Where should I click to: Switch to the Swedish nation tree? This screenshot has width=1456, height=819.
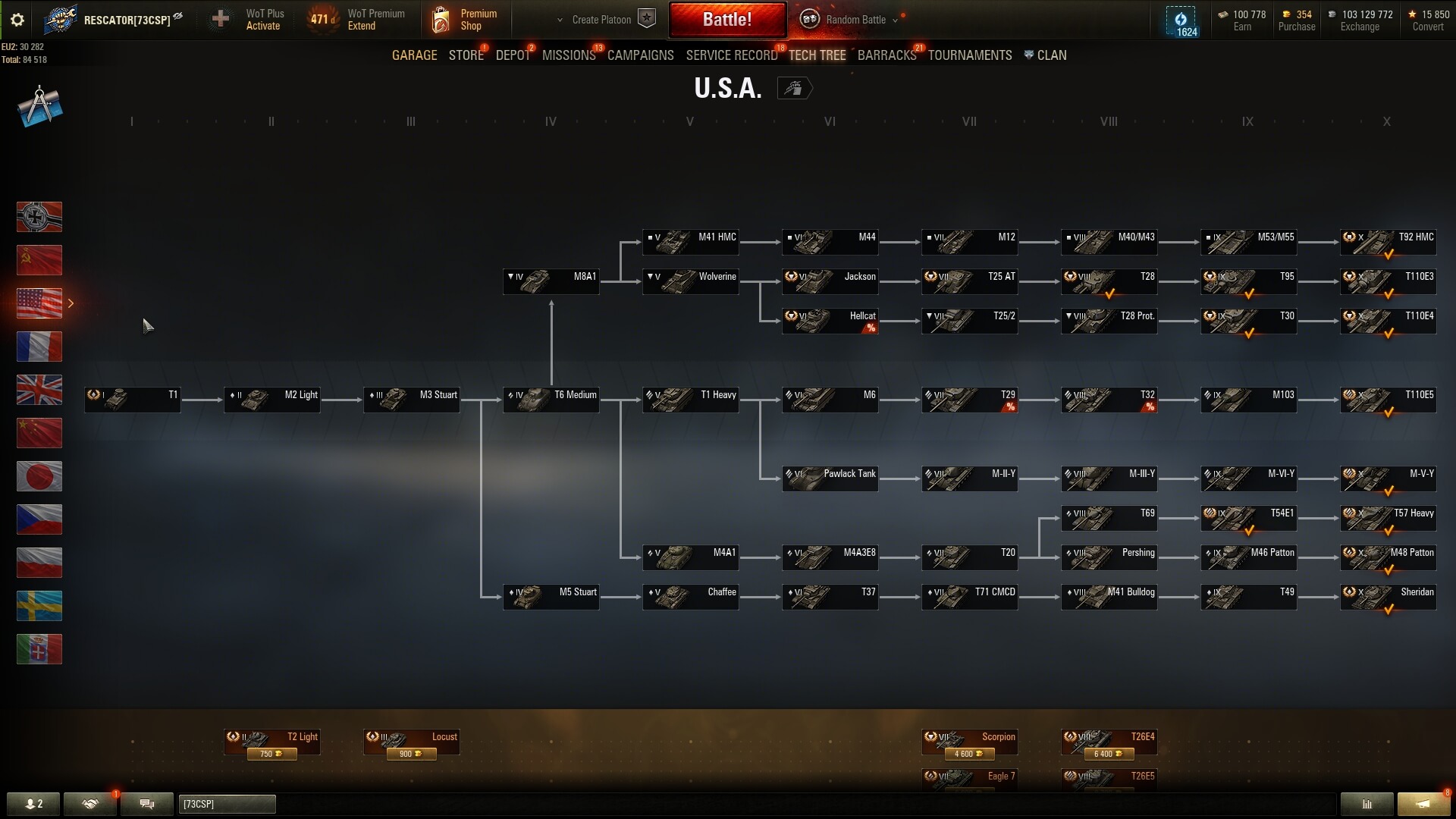39,606
